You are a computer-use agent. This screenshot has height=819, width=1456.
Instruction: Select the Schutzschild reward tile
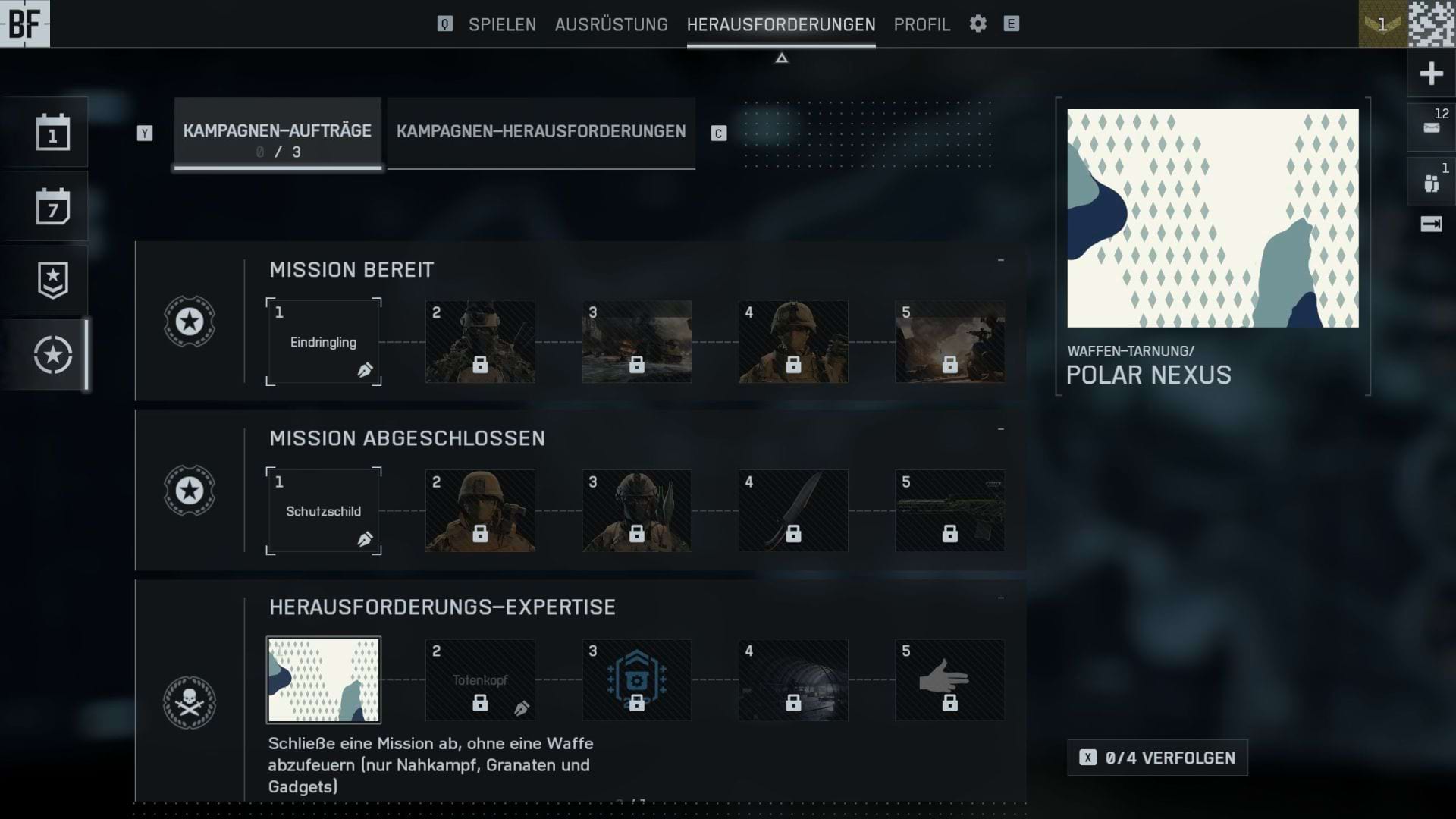click(324, 511)
